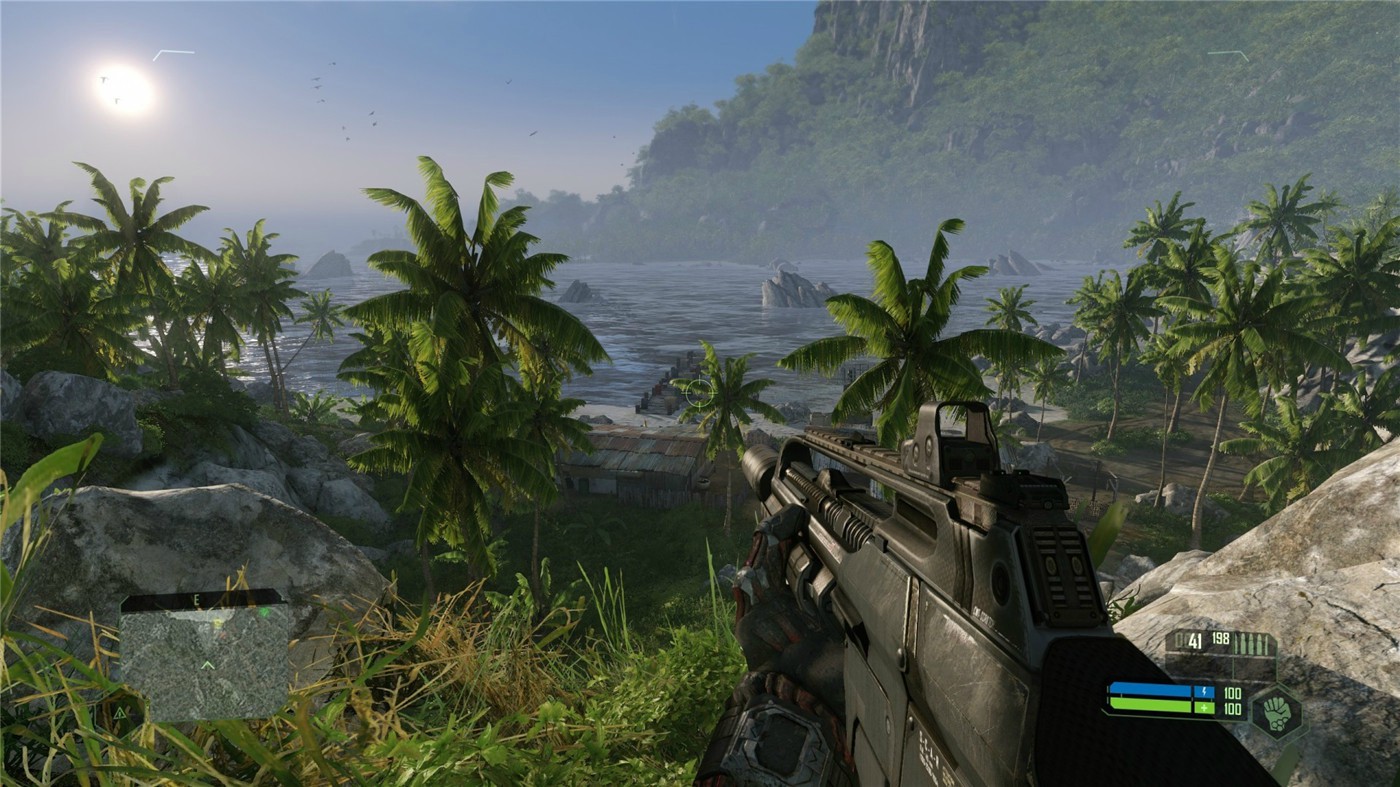Image resolution: width=1400 pixels, height=787 pixels.
Task: Click the health value reading 100
Action: pos(1232,708)
